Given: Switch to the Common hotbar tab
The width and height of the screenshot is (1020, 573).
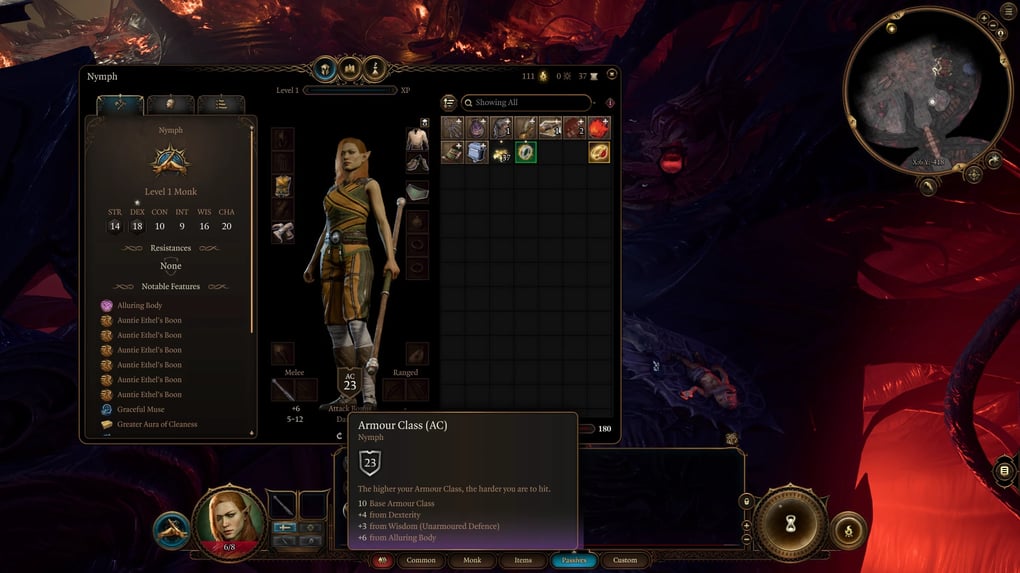Looking at the screenshot, I should [x=421, y=560].
